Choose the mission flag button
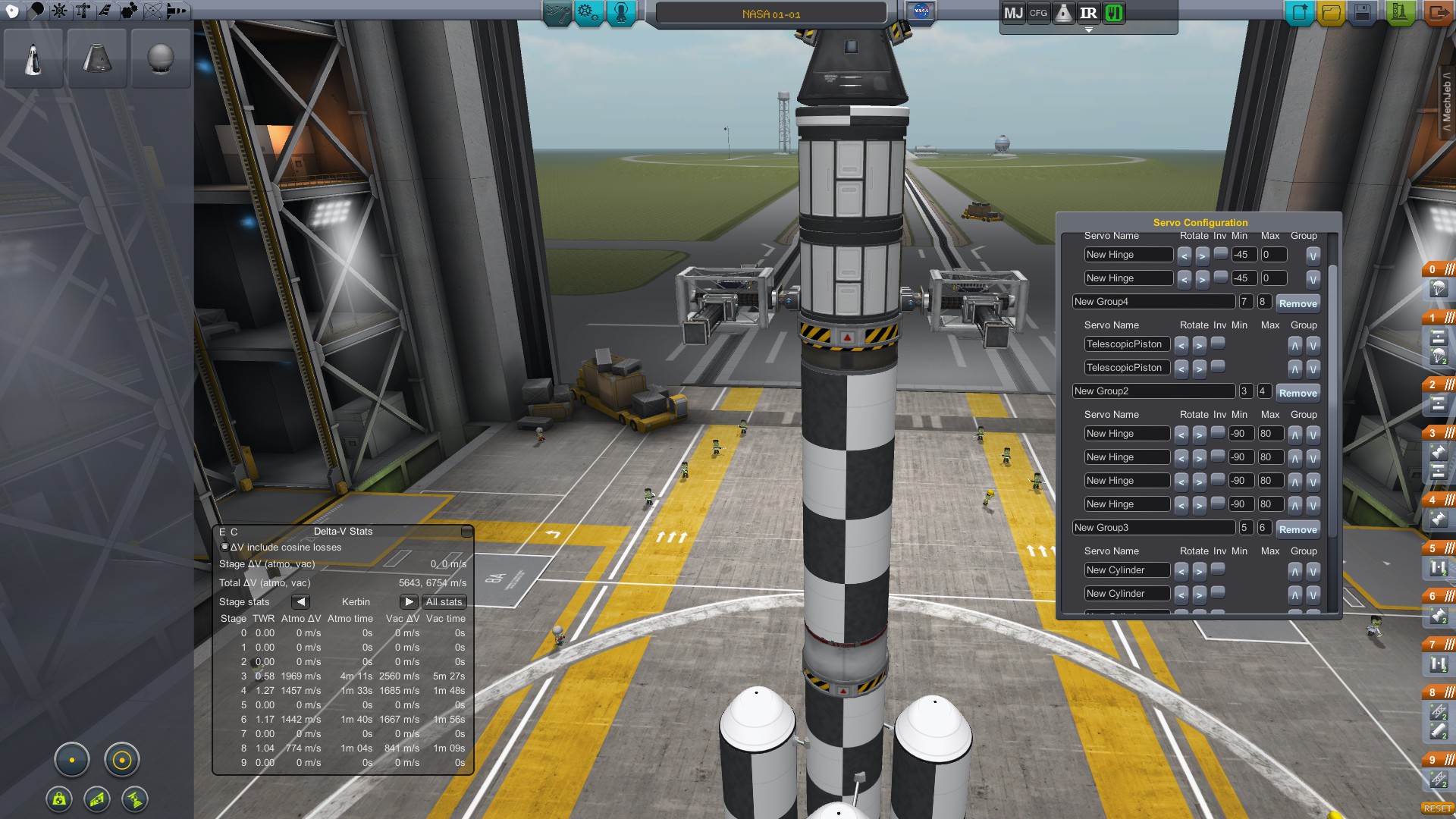This screenshot has height=819, width=1456. point(921,12)
